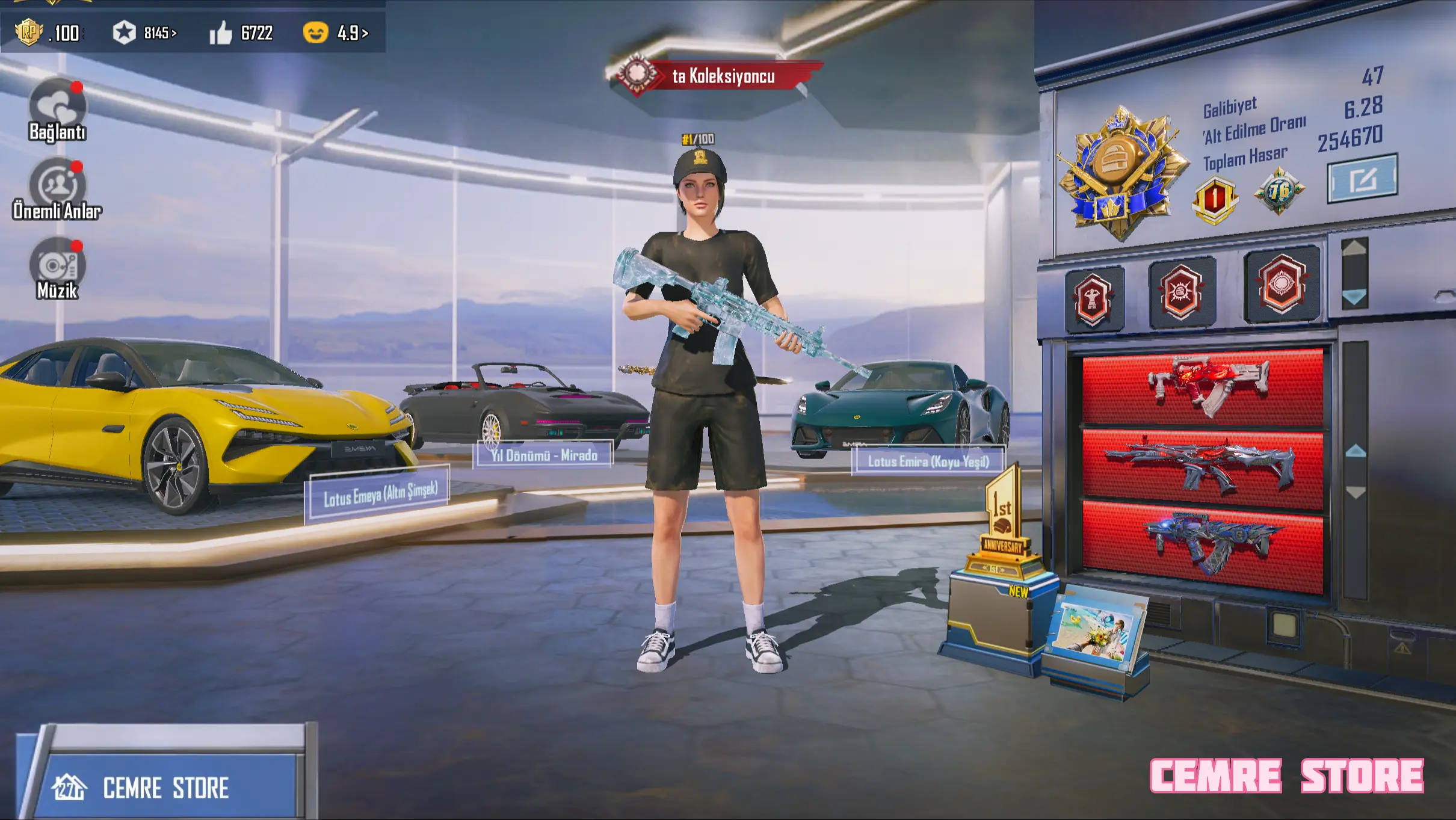This screenshot has height=820, width=1456.
Task: Give a like with thumbs-up icon
Action: (x=221, y=32)
